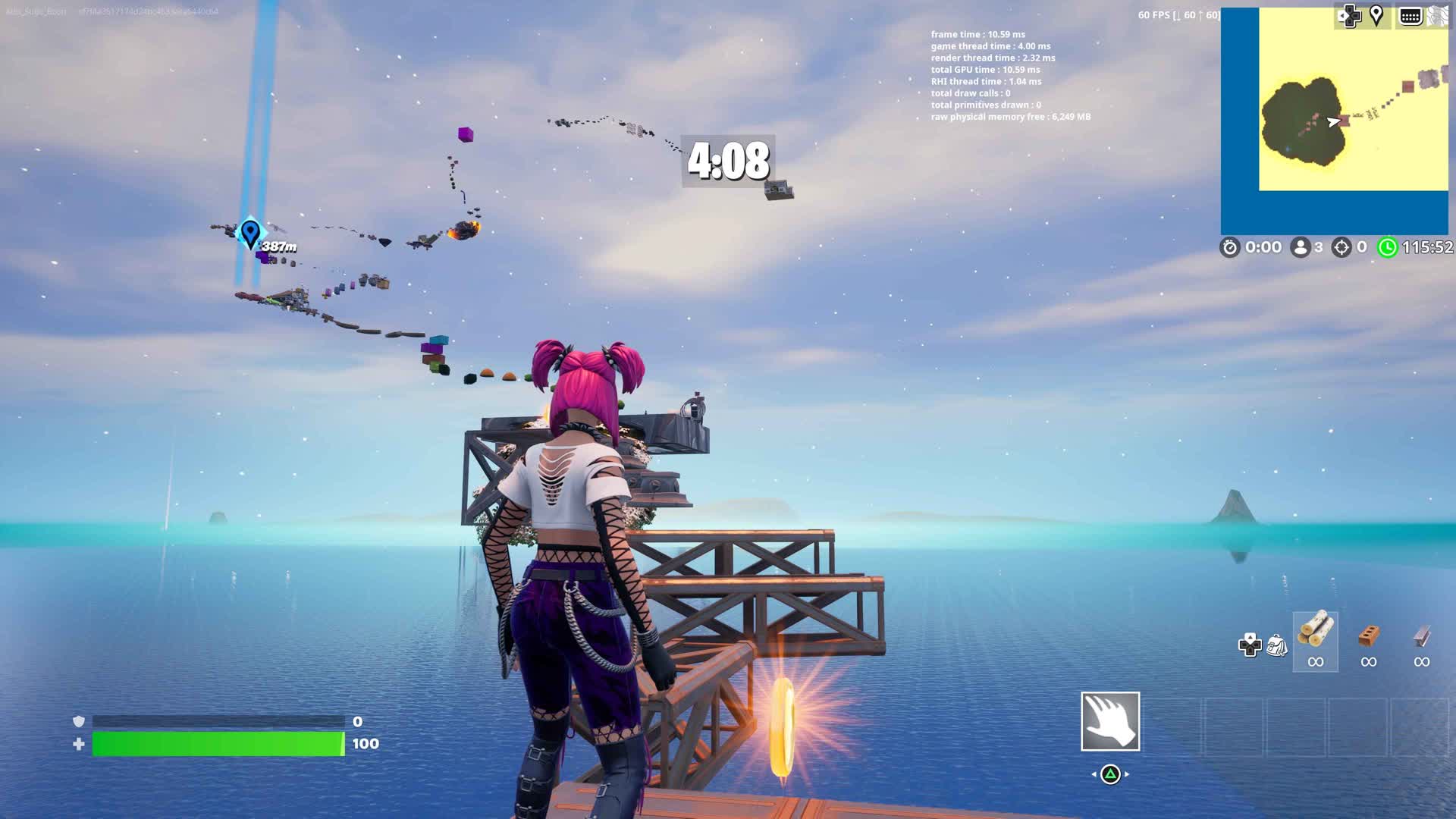Click the left arrow beside the triangle prompt
This screenshot has width=1456, height=819.
click(1094, 773)
